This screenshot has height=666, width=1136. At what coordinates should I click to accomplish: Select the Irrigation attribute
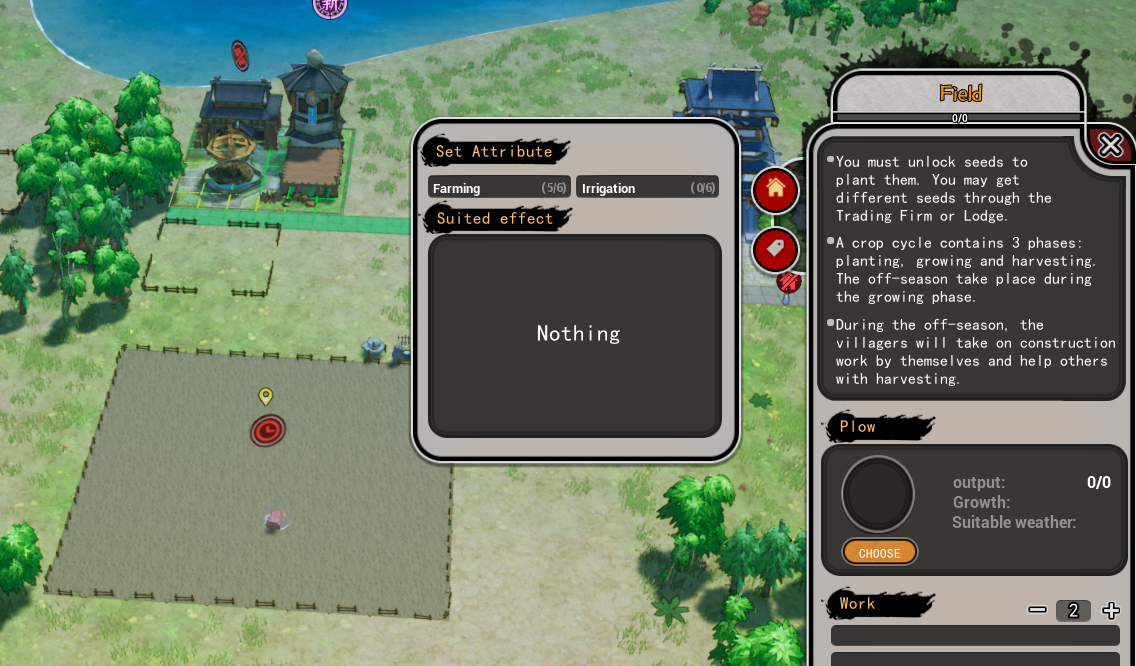point(647,188)
